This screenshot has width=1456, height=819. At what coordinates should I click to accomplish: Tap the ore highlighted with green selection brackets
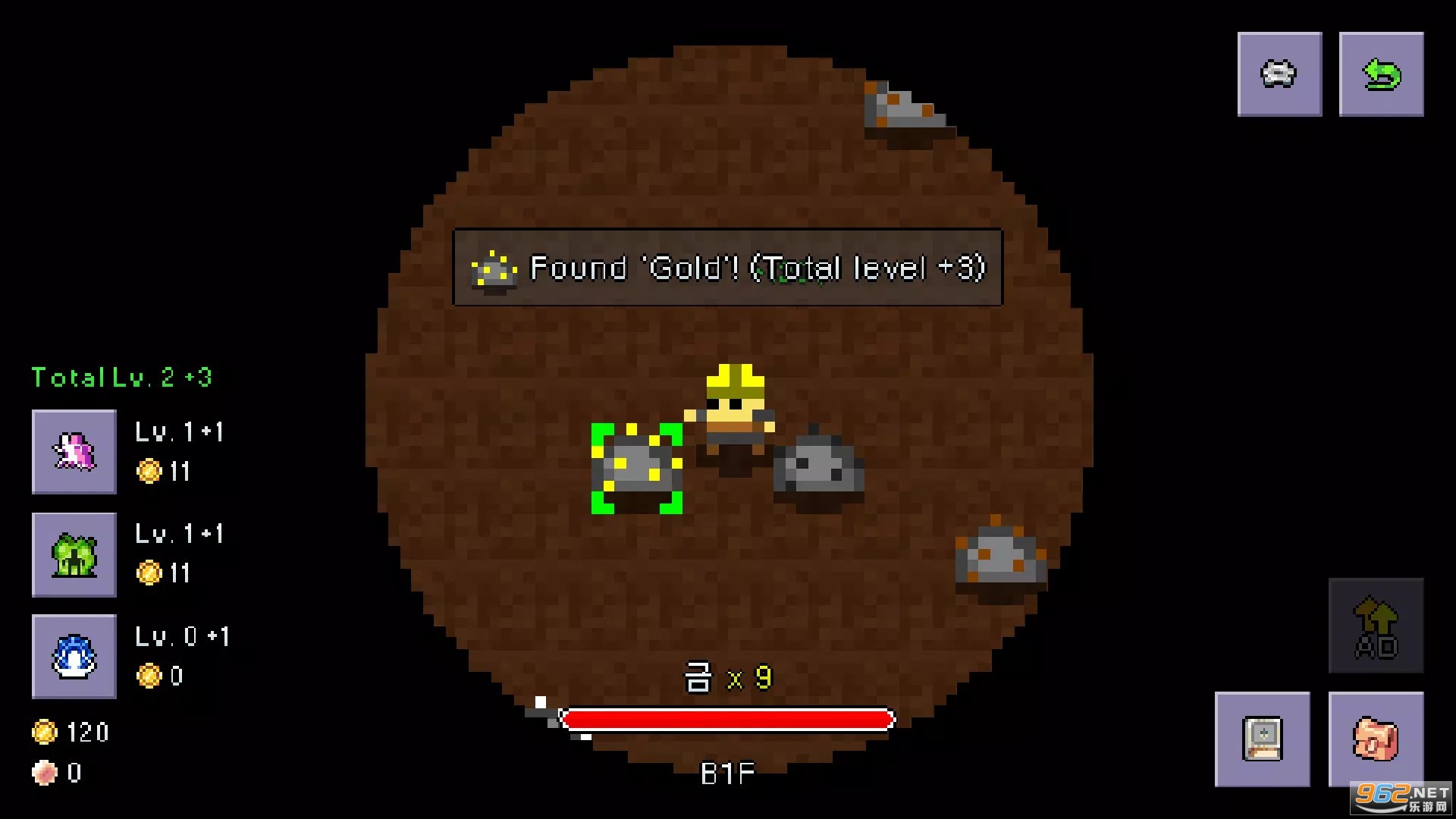(639, 468)
